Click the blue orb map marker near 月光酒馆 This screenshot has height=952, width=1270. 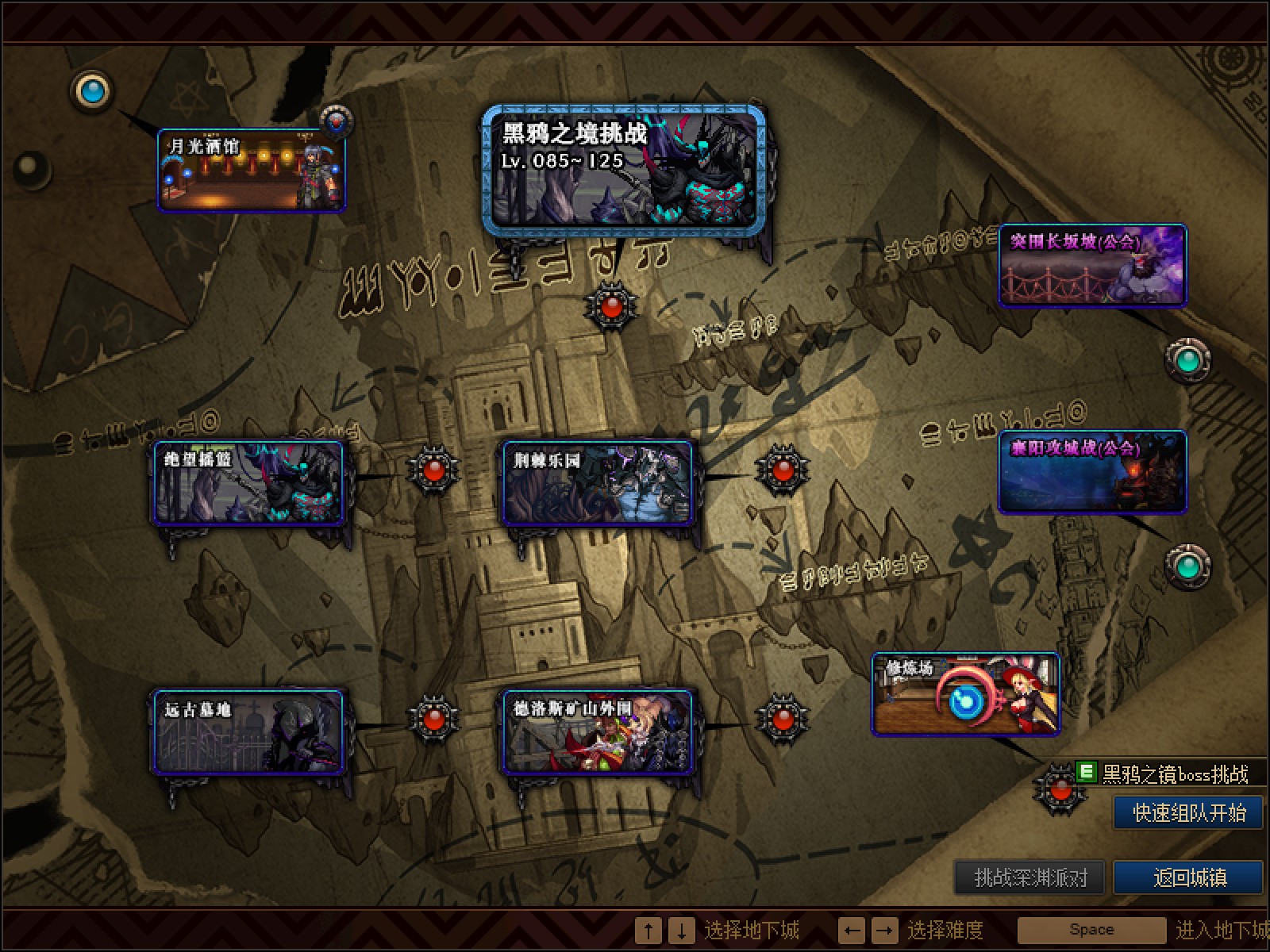93,90
